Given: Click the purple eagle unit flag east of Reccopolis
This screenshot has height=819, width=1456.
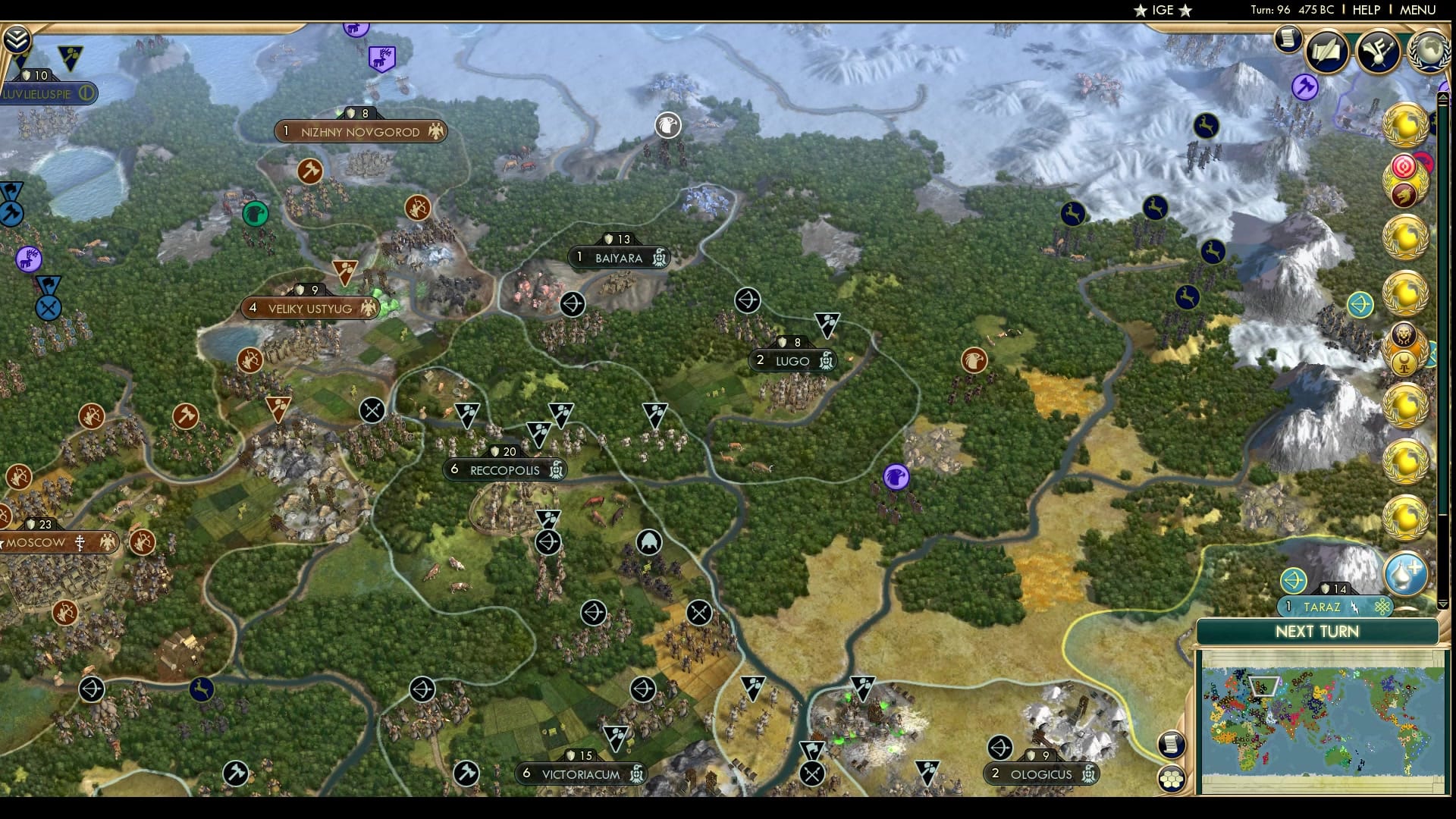Looking at the screenshot, I should coord(896,478).
